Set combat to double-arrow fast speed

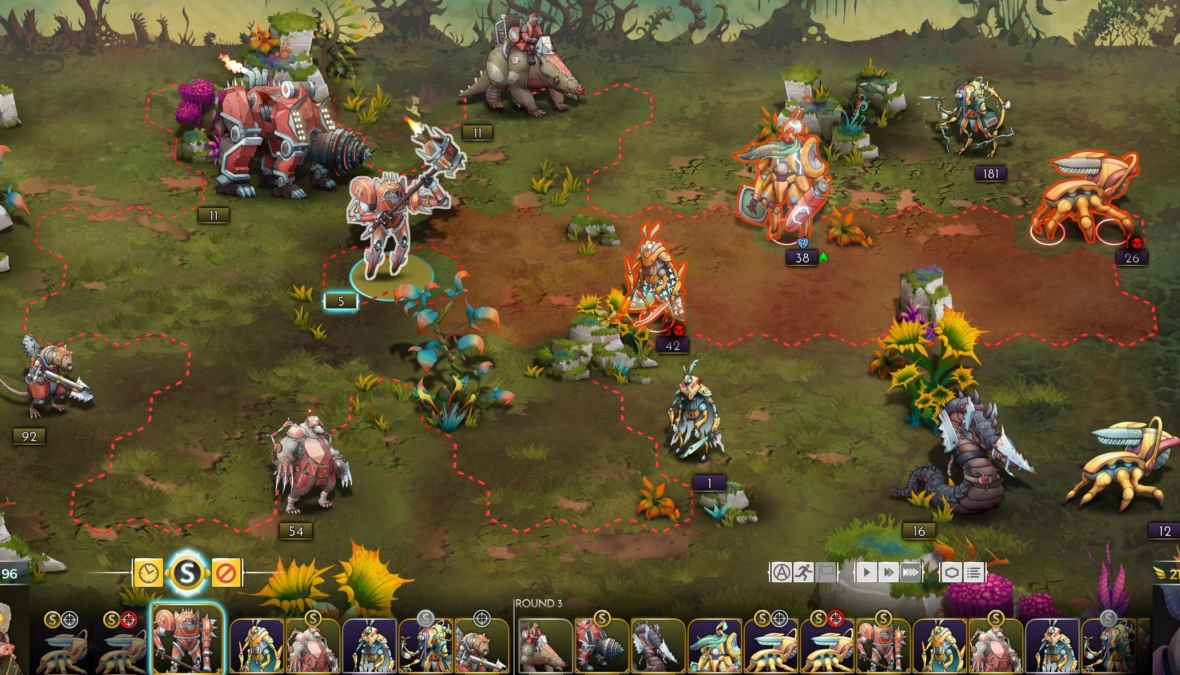point(887,572)
